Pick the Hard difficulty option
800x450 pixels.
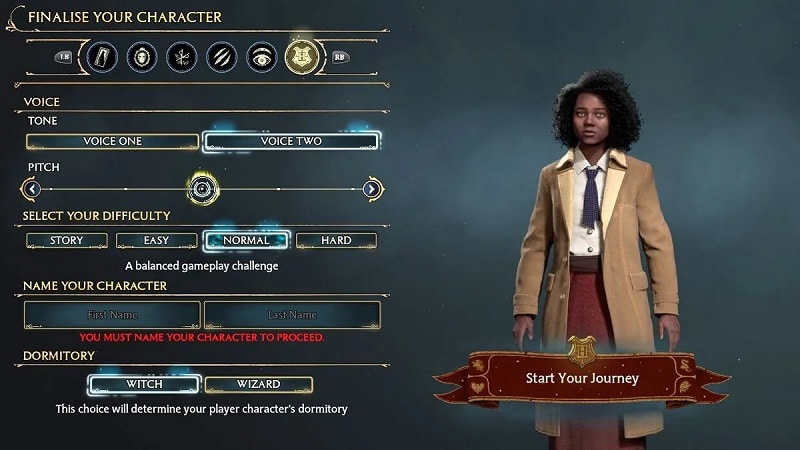coord(336,241)
